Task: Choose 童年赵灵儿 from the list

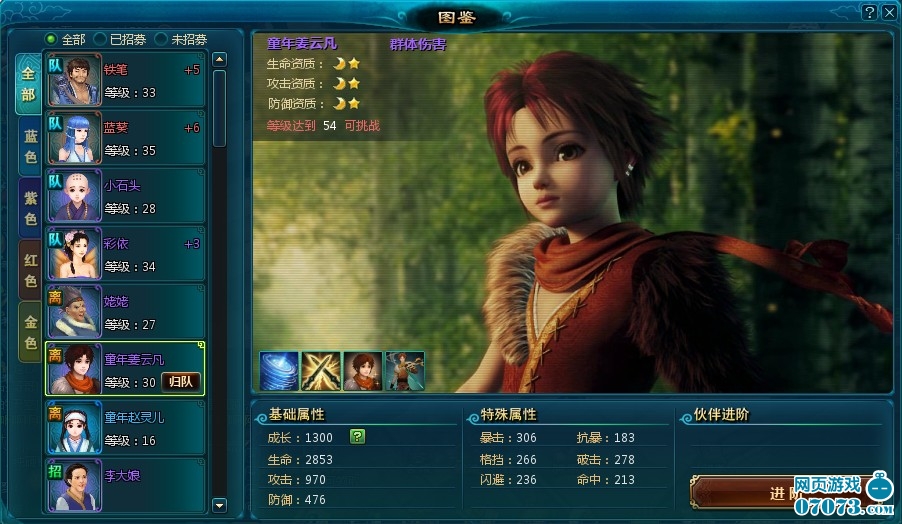Action: click(x=125, y=427)
